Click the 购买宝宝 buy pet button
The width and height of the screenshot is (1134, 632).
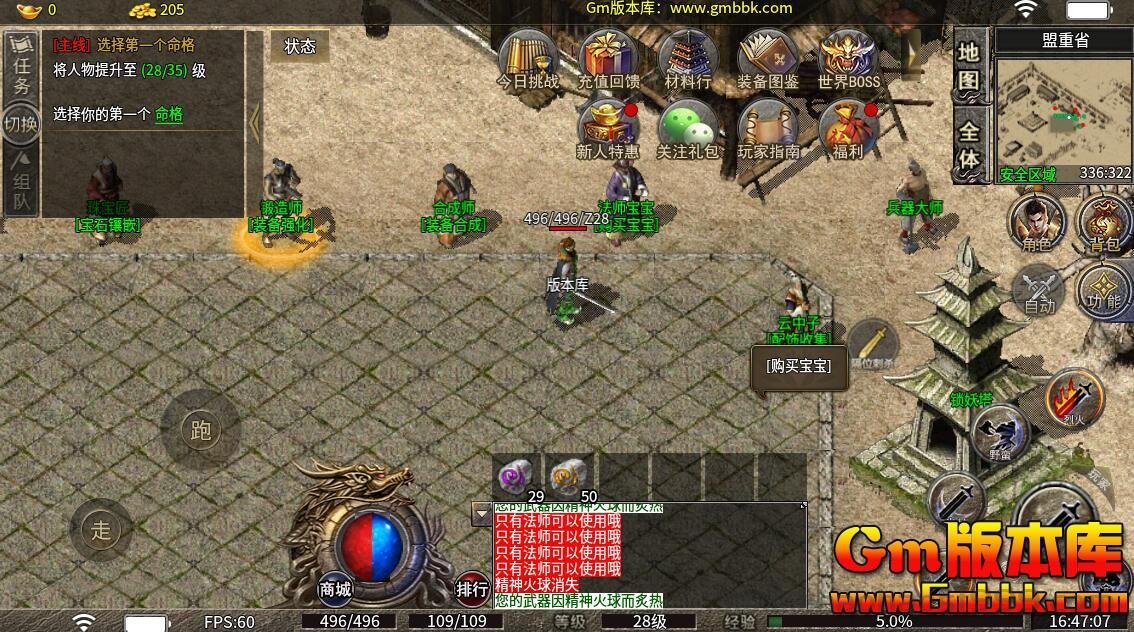[798, 366]
